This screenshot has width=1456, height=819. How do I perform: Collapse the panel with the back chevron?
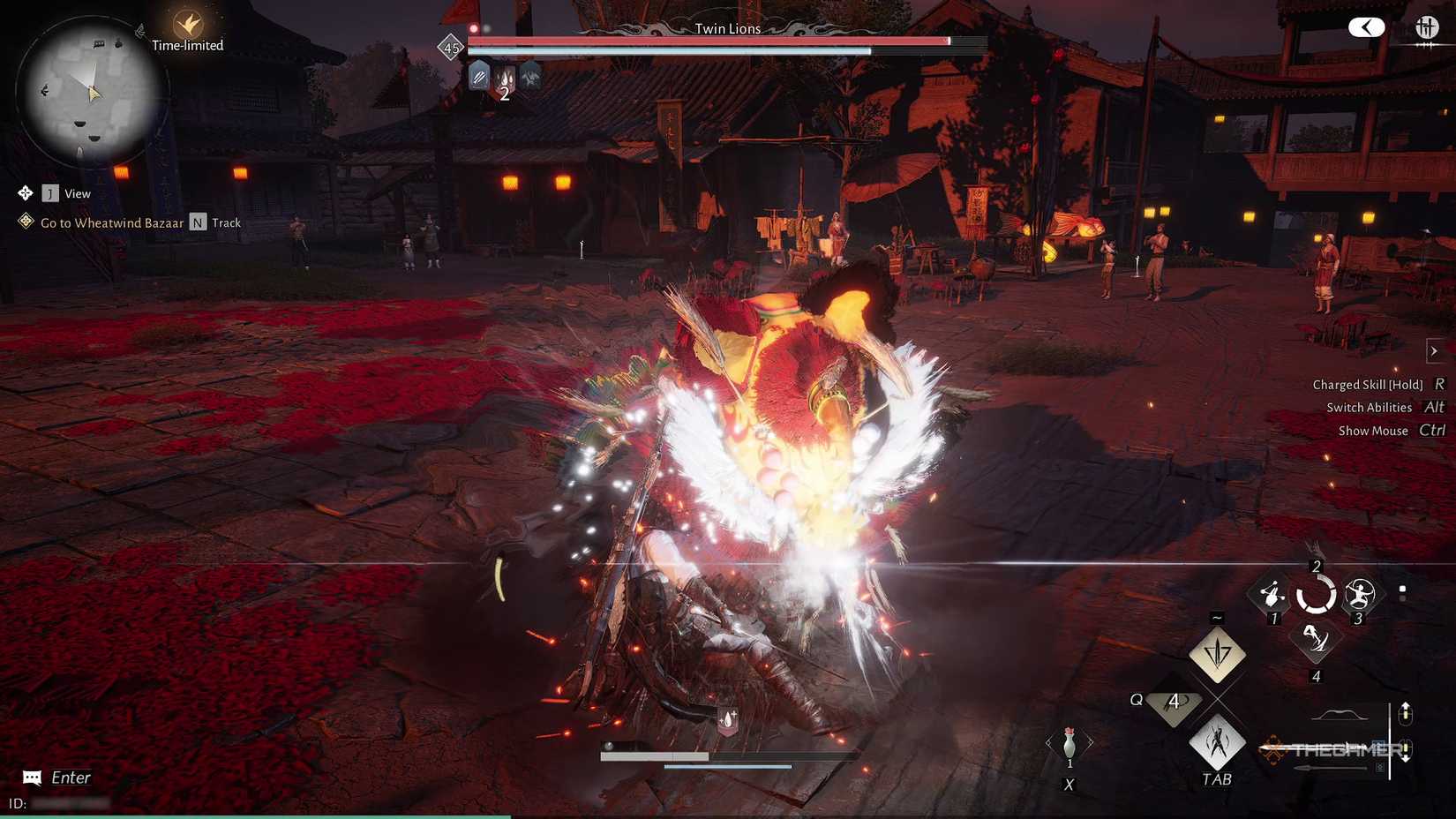coord(1368,27)
